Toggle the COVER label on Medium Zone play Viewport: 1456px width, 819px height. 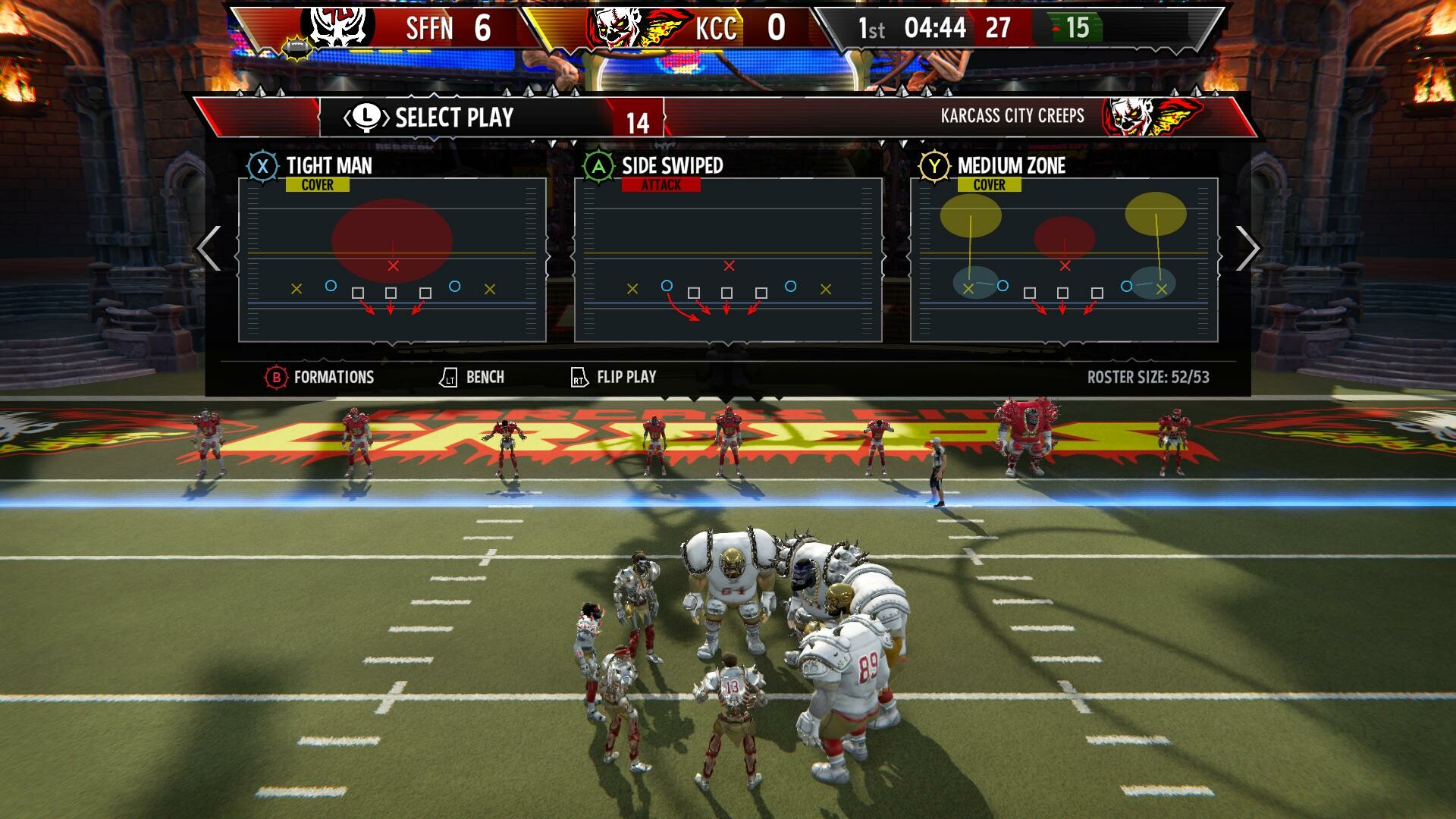[990, 184]
